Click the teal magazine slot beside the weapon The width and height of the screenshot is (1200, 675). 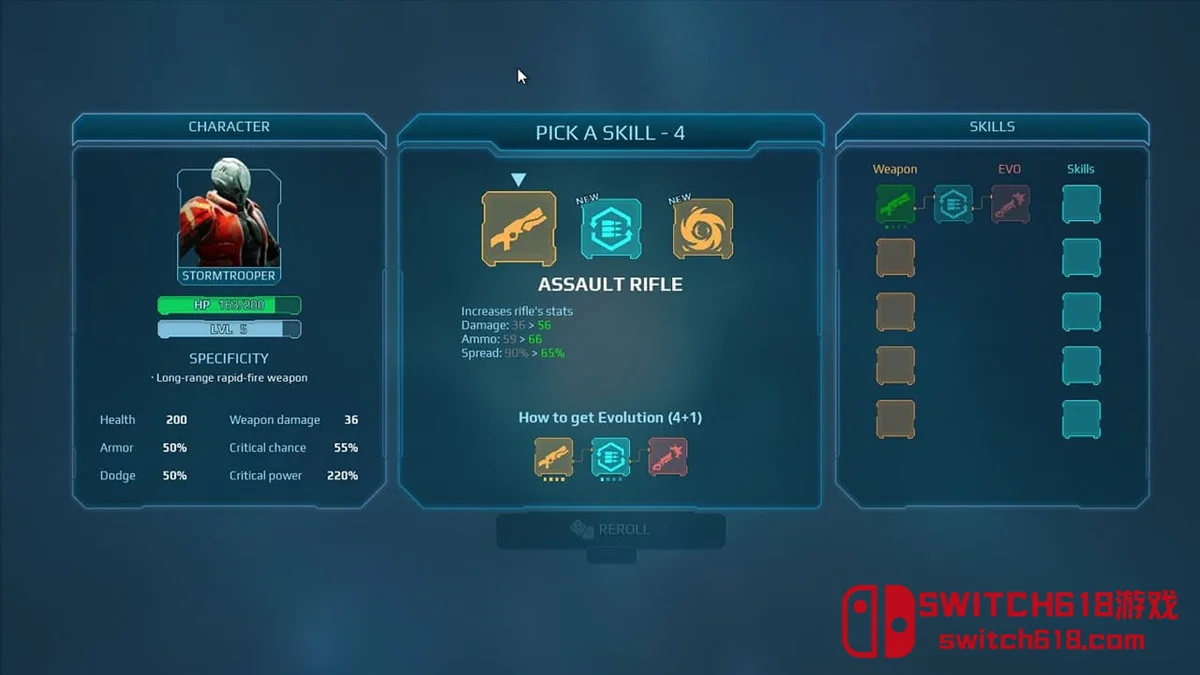pos(953,204)
